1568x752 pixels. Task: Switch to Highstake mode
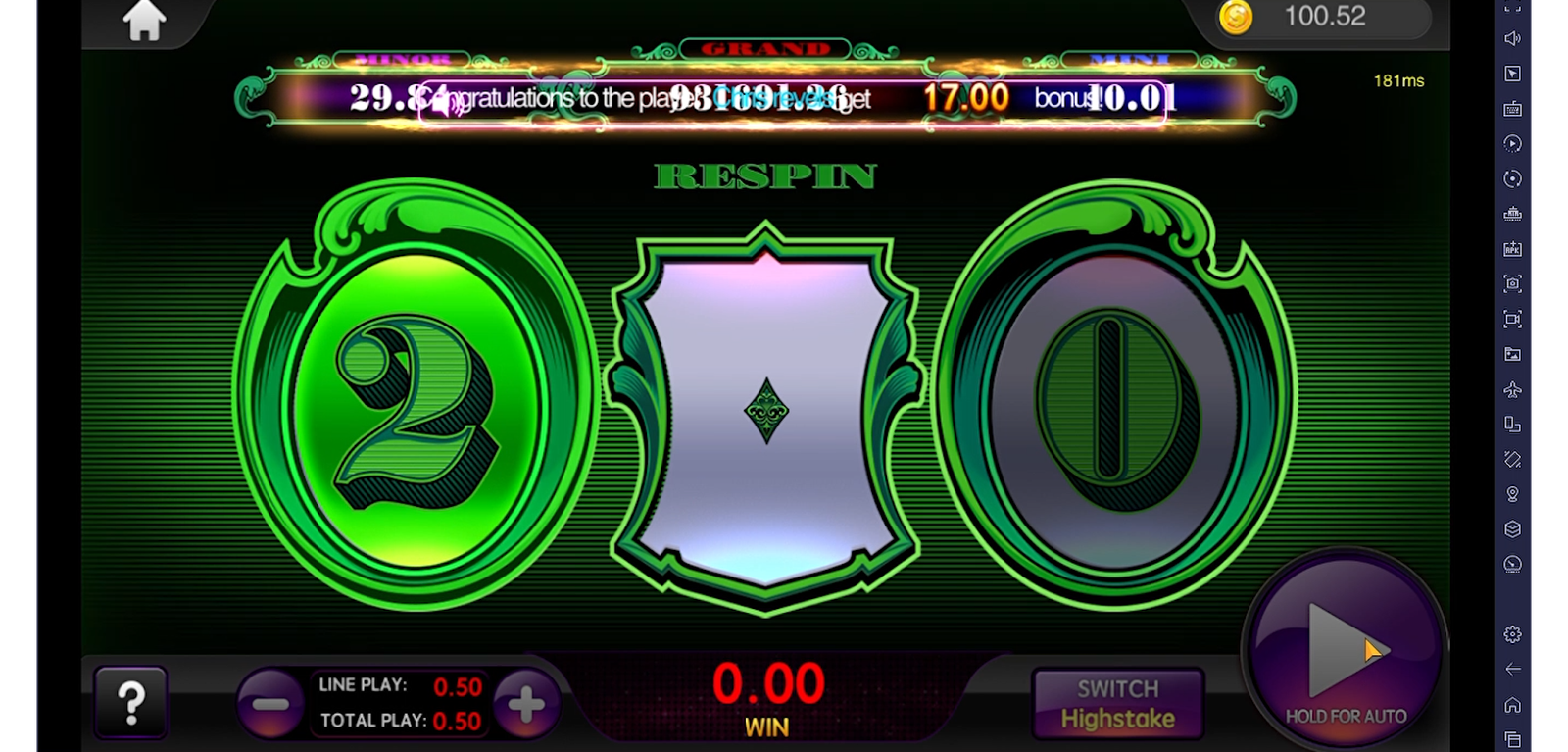click(x=1118, y=703)
